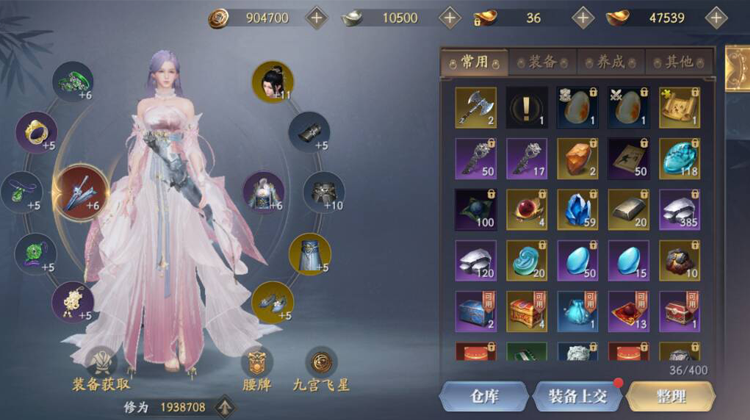Open the 腰牌 badge panel
The height and width of the screenshot is (420, 750).
click(257, 369)
